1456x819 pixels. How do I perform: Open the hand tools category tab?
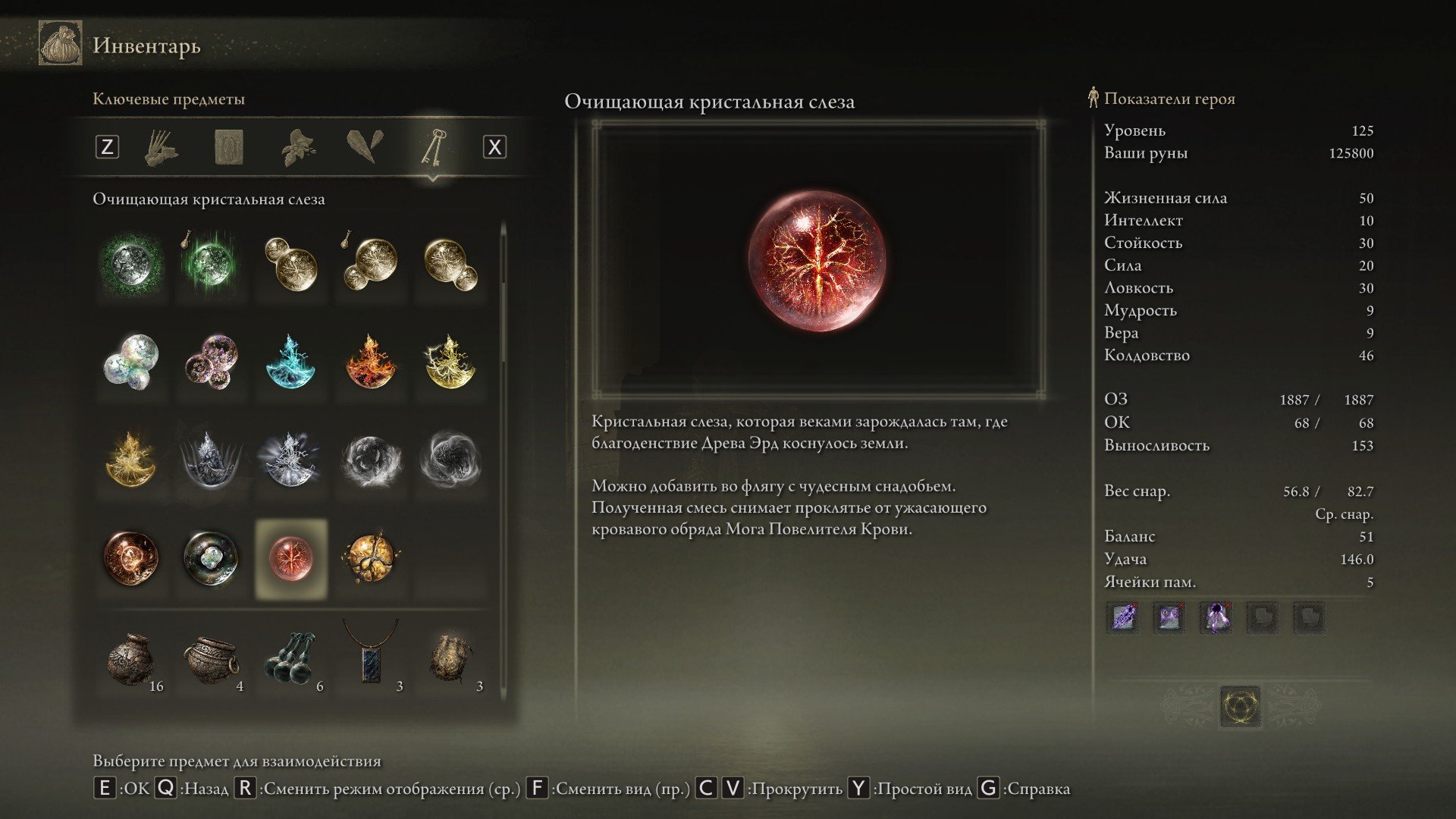161,146
